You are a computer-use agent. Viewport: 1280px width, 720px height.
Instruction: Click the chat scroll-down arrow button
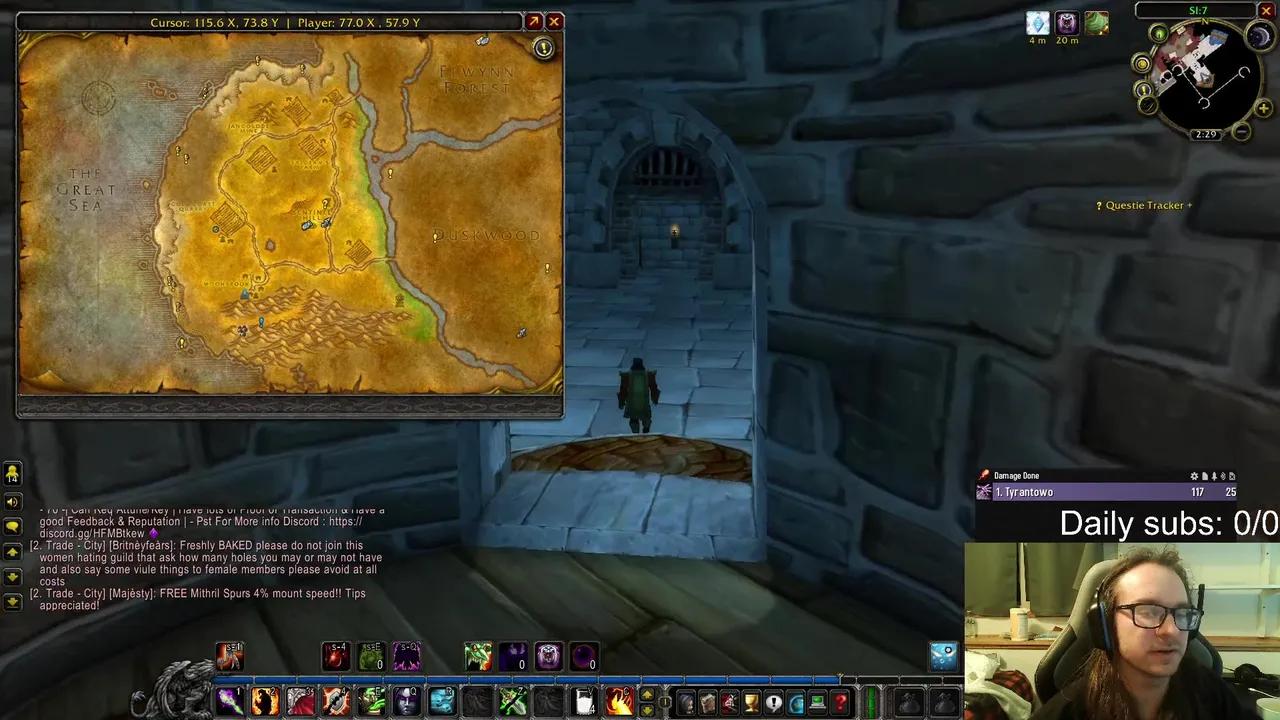click(x=12, y=577)
